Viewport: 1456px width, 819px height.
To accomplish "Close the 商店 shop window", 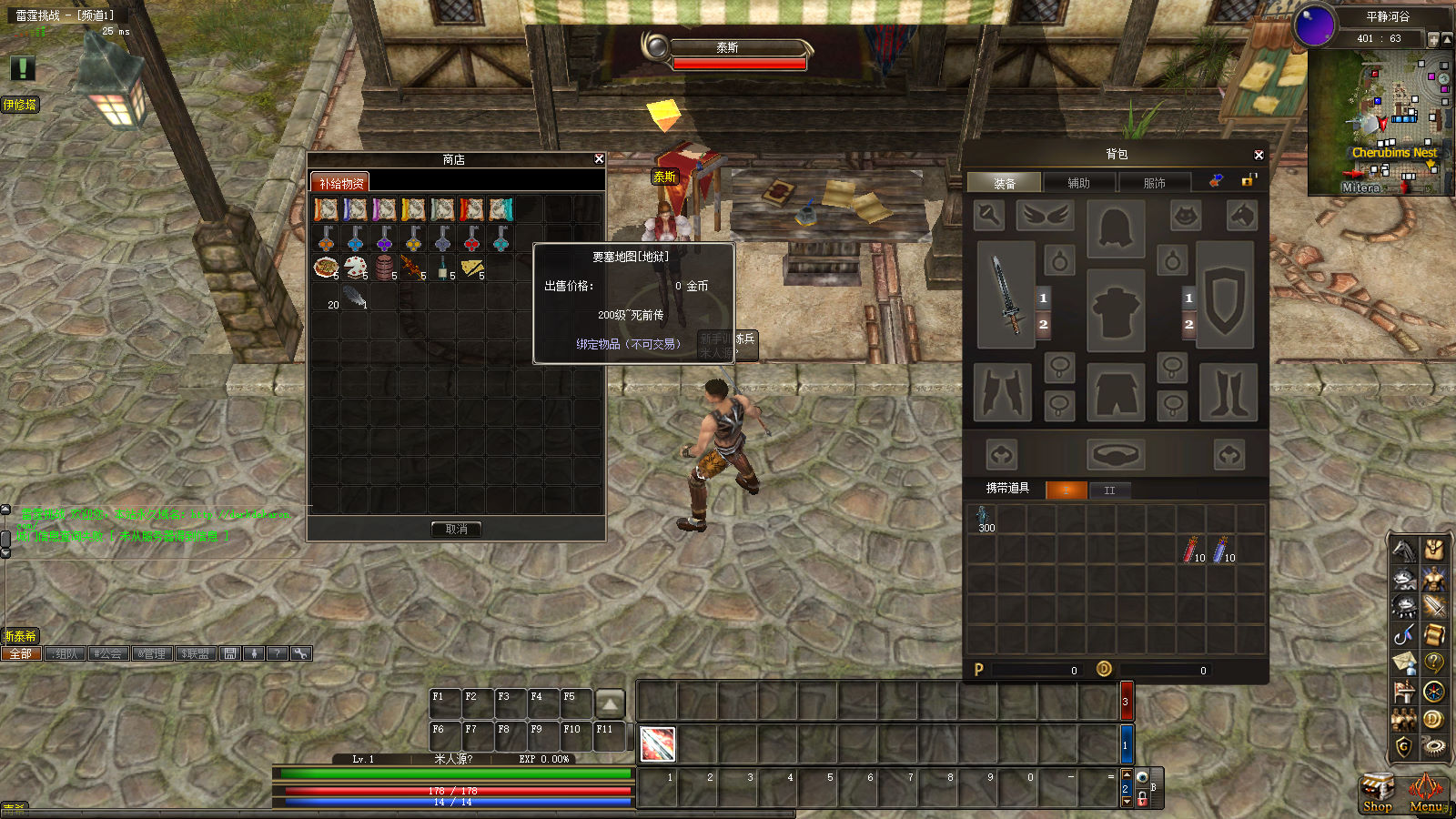I will (x=599, y=159).
